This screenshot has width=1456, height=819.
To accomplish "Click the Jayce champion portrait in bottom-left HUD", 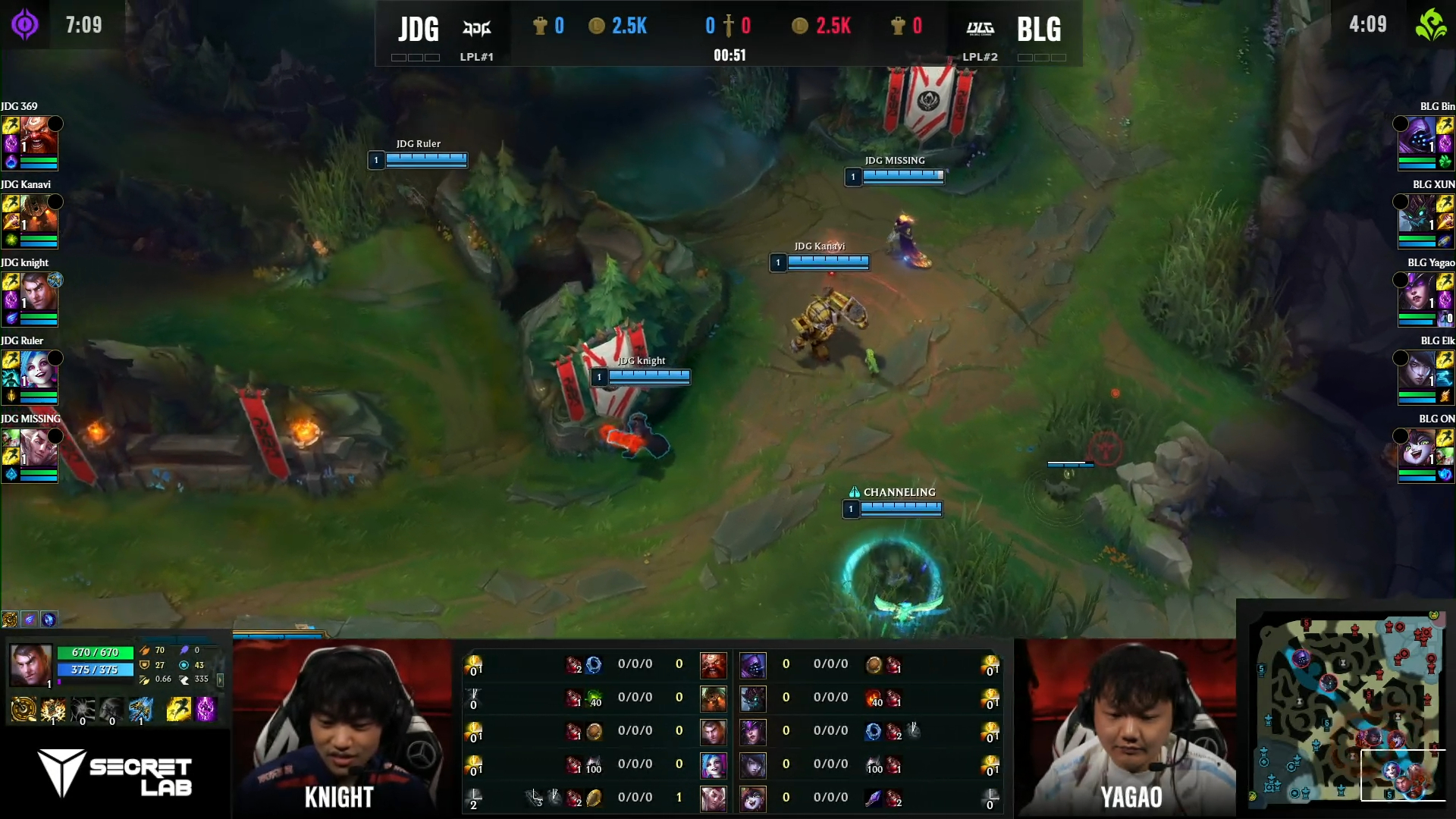I will click(x=30, y=665).
